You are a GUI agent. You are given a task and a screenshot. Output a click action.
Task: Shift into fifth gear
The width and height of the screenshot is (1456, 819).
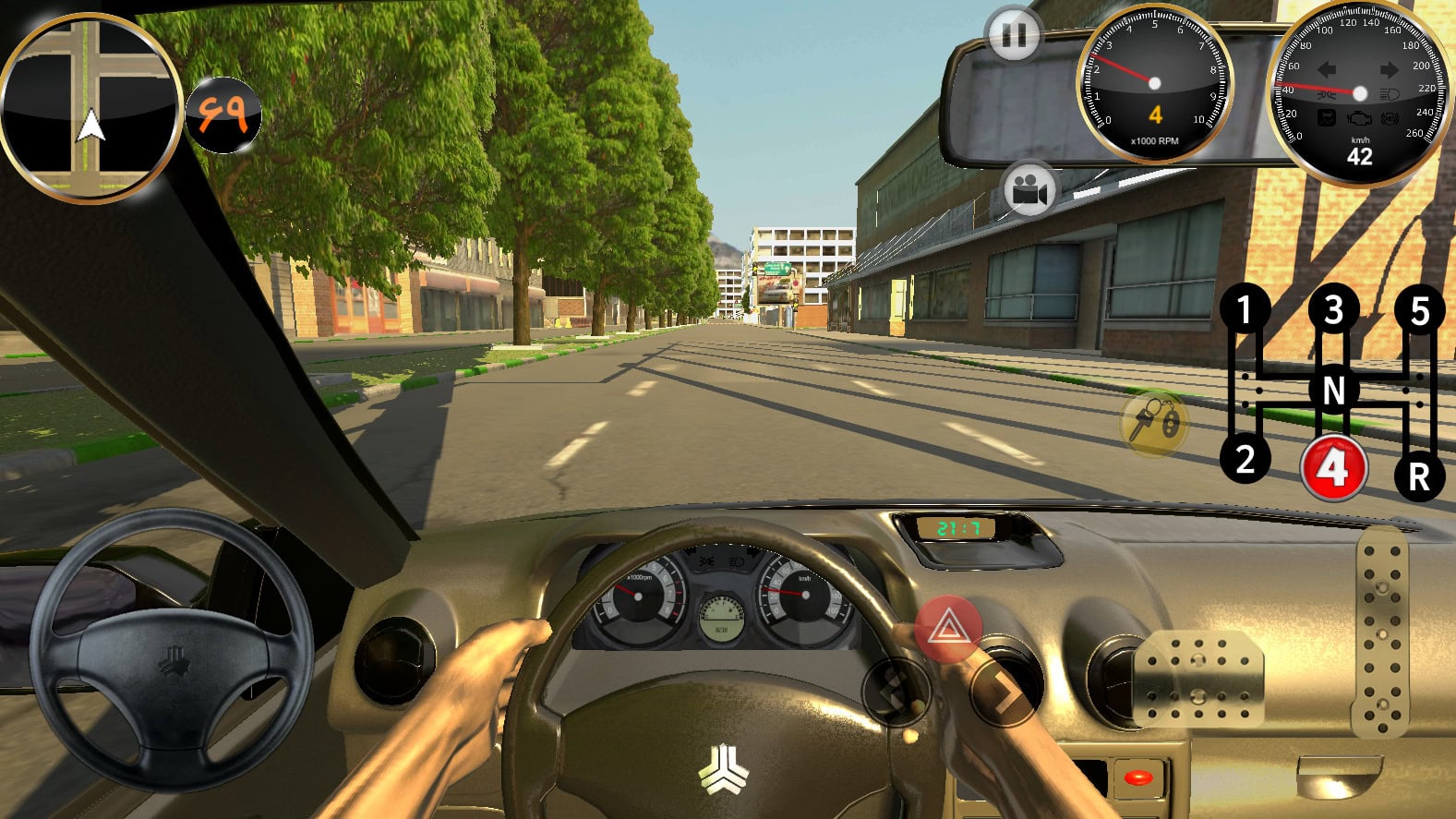coord(1420,310)
